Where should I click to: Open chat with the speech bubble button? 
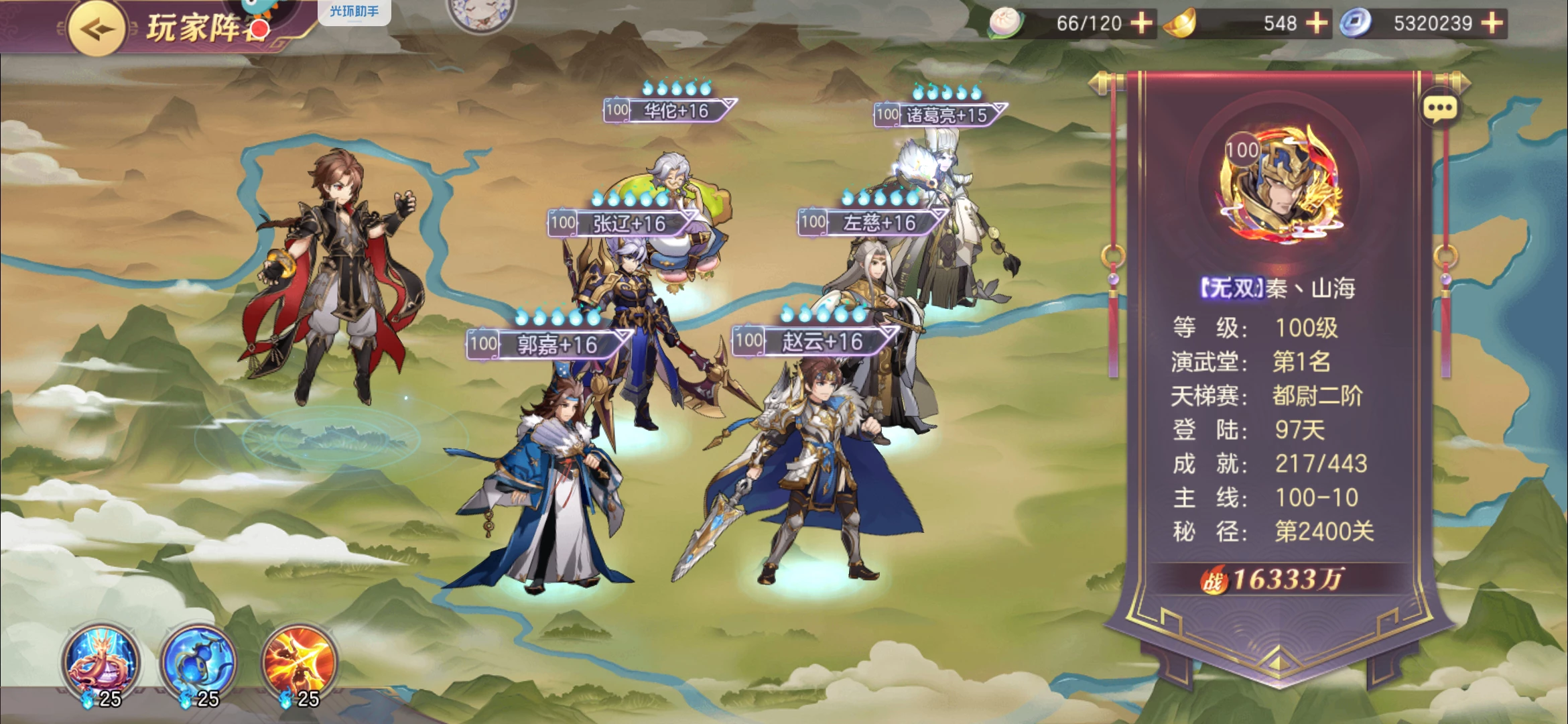[1440, 109]
